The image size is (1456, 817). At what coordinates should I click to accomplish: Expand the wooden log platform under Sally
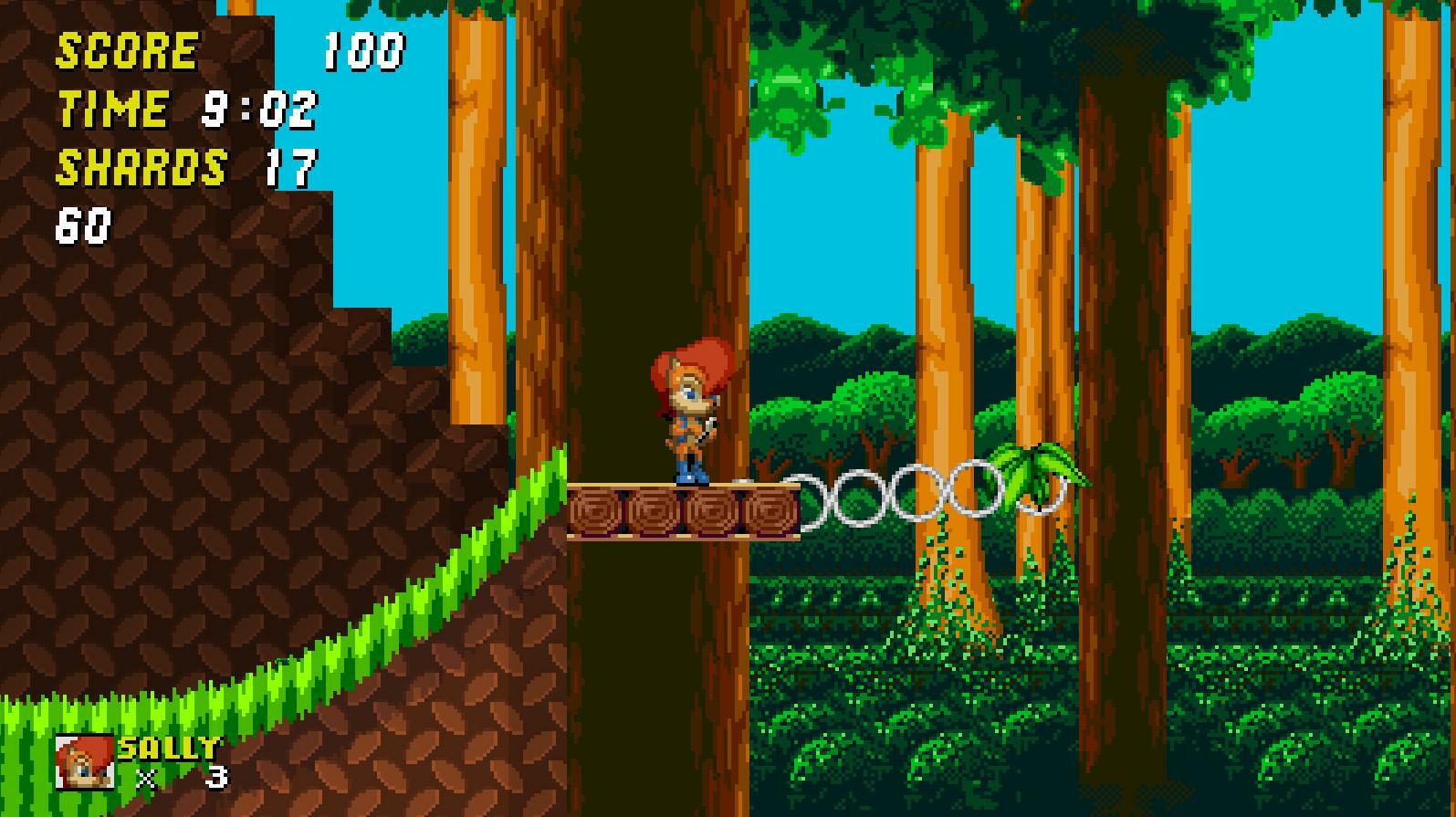click(685, 511)
